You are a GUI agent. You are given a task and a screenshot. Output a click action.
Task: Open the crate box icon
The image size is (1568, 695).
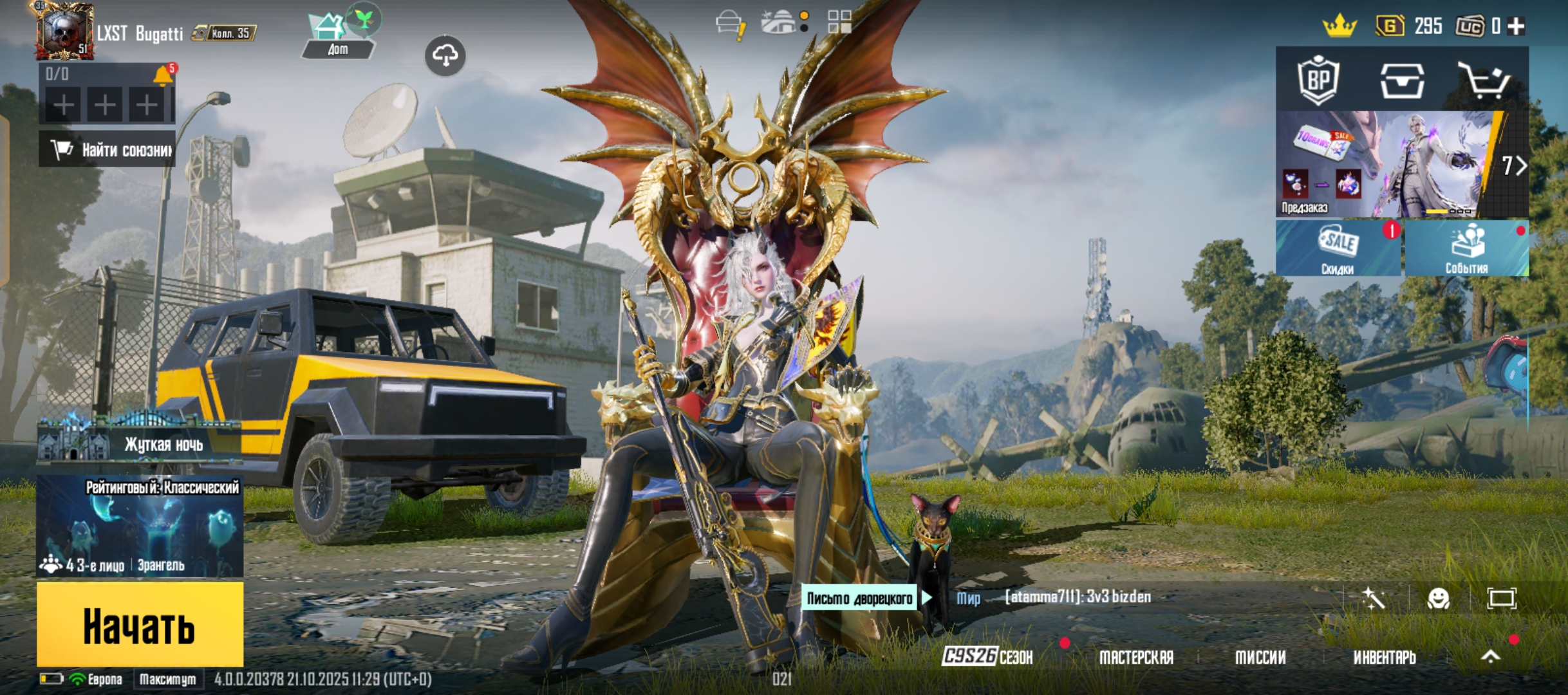coord(1402,80)
